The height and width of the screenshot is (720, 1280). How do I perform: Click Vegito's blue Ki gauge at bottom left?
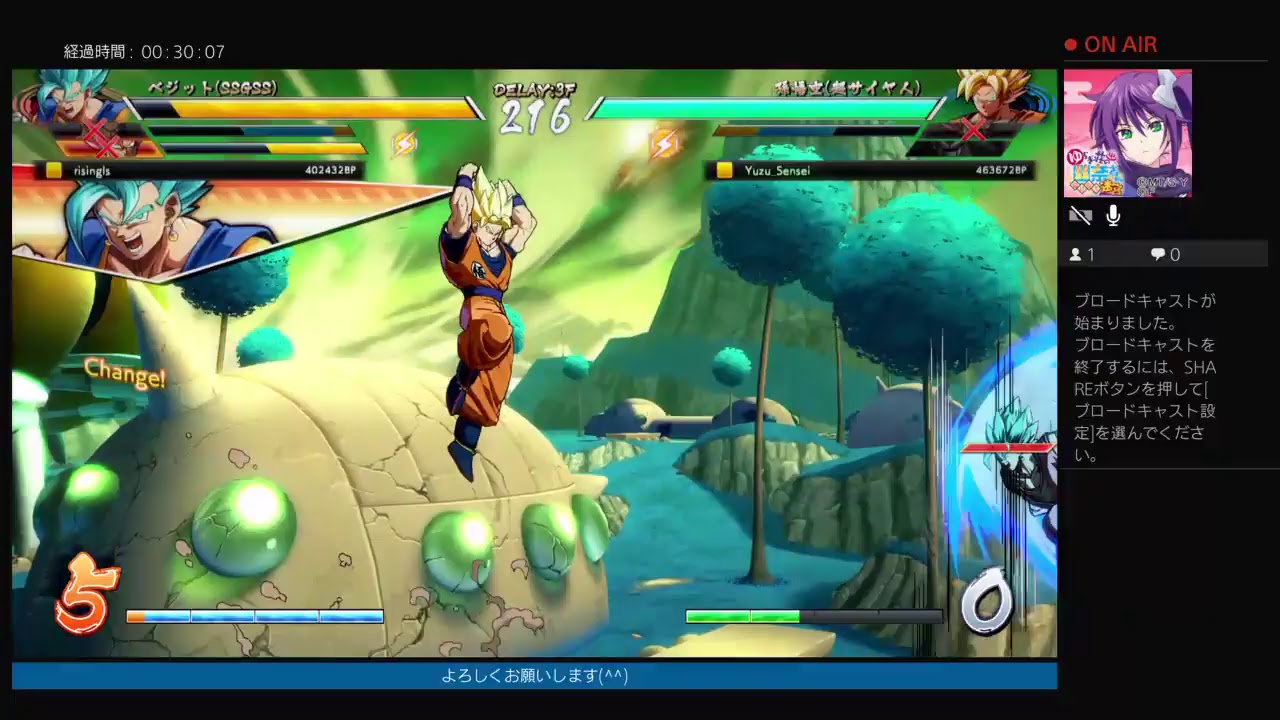(253, 616)
